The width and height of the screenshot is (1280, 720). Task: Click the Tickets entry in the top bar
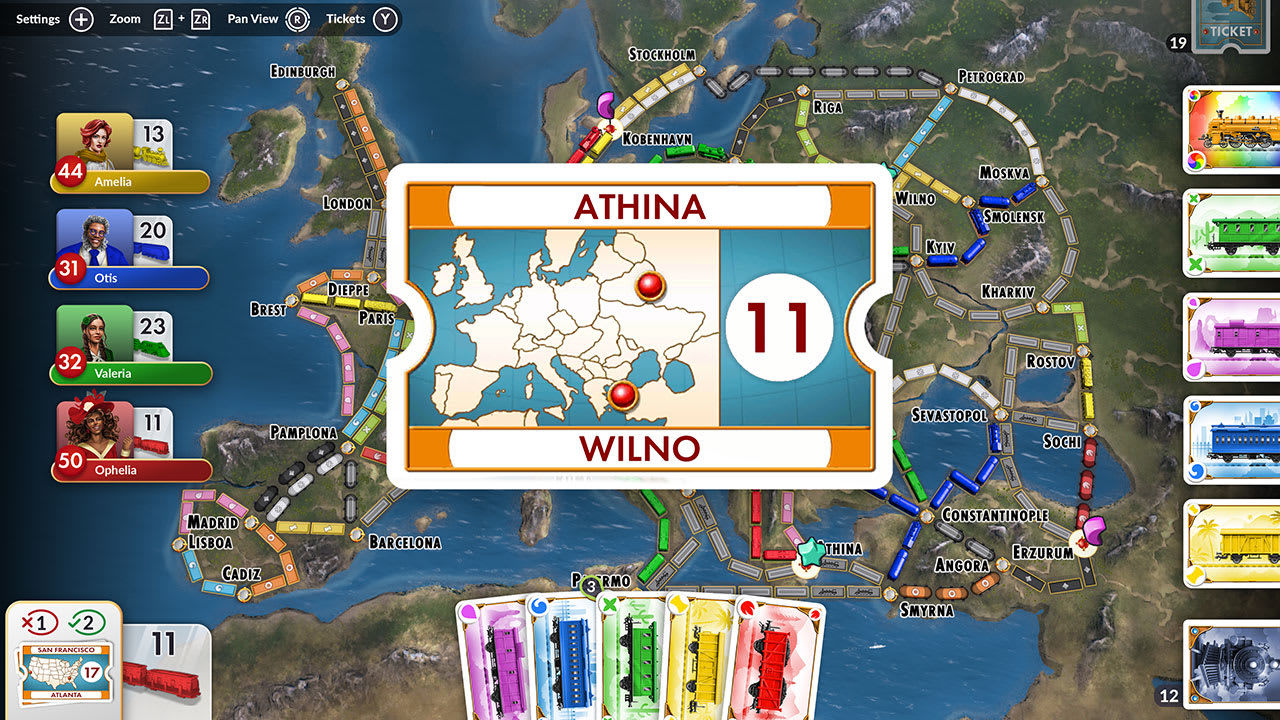click(x=345, y=17)
